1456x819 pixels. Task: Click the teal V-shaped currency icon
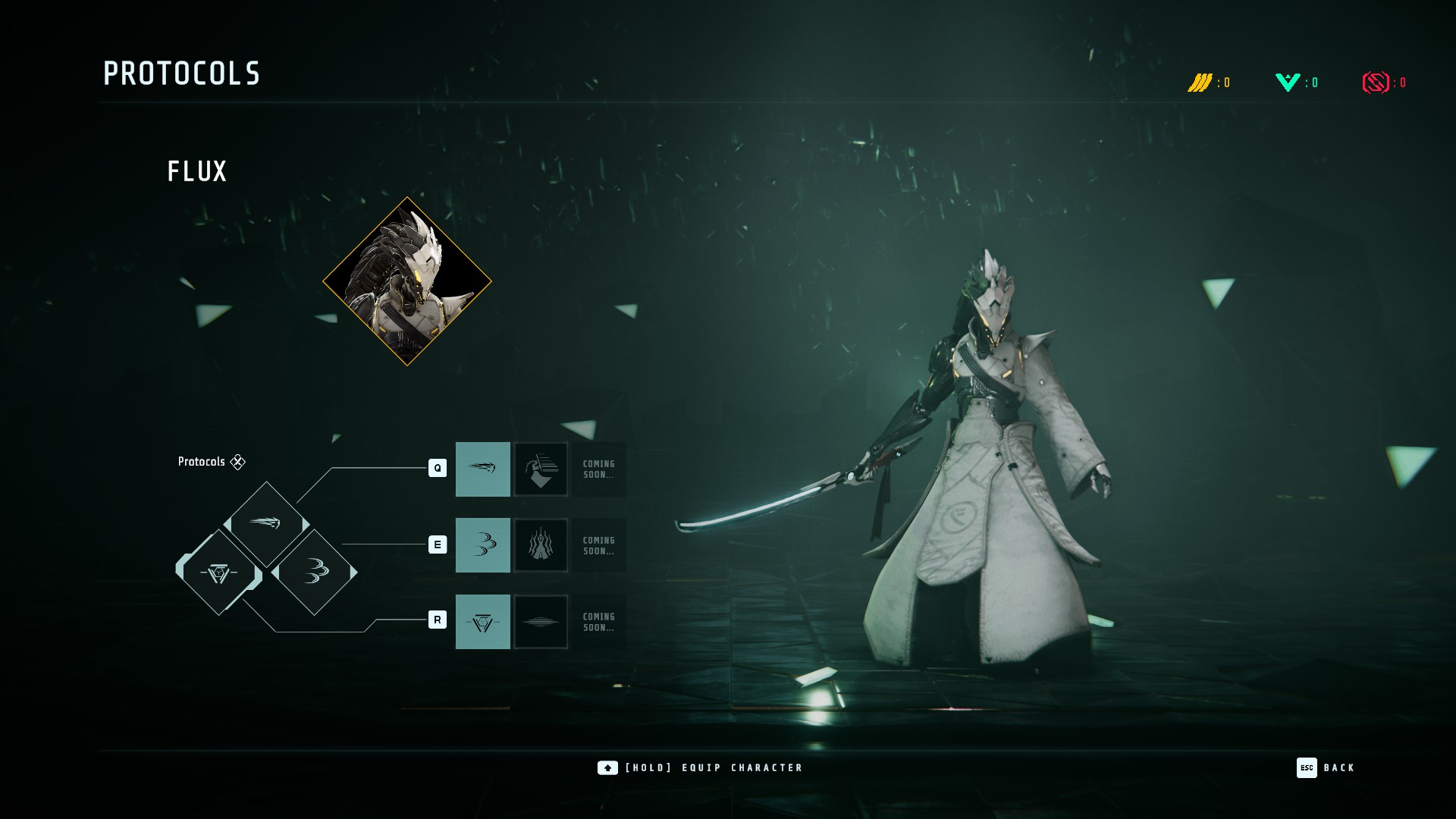click(x=1288, y=82)
